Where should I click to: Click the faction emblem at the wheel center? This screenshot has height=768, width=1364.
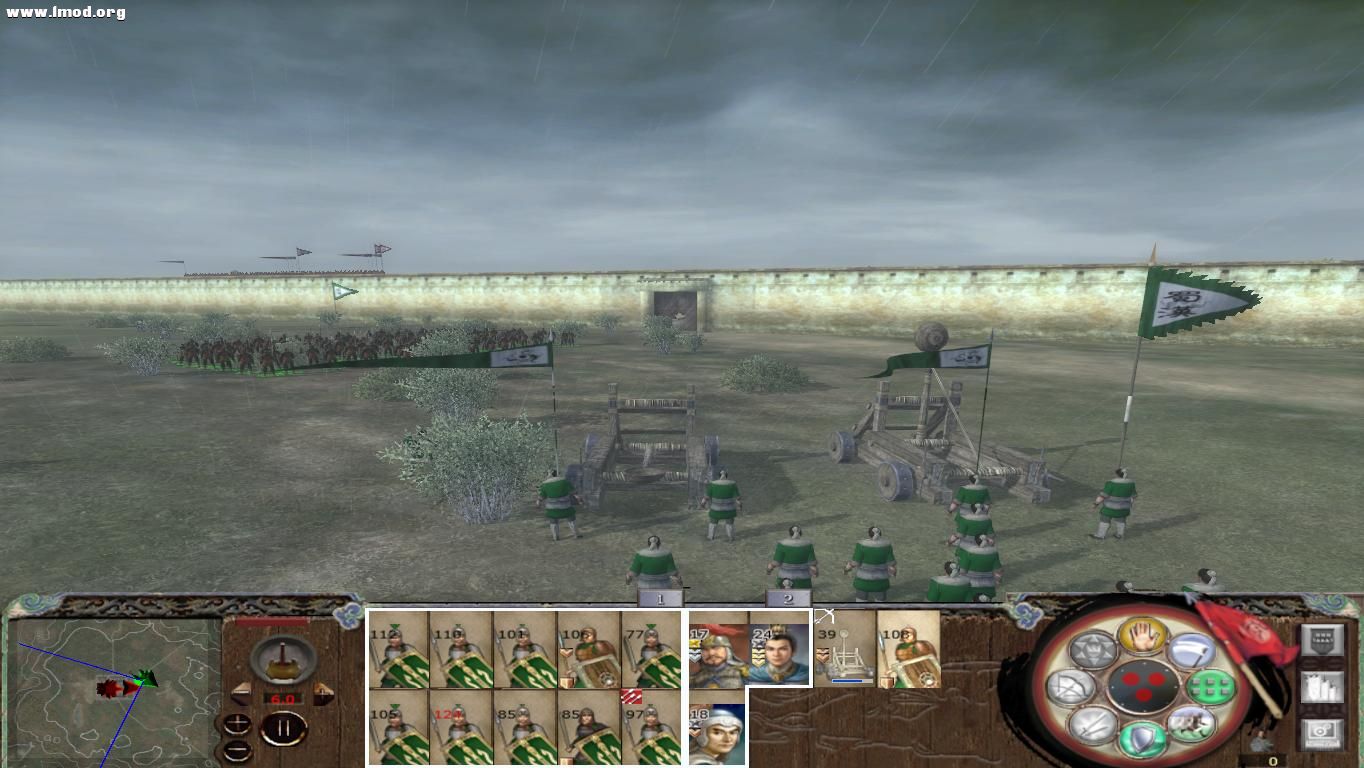click(x=1145, y=686)
